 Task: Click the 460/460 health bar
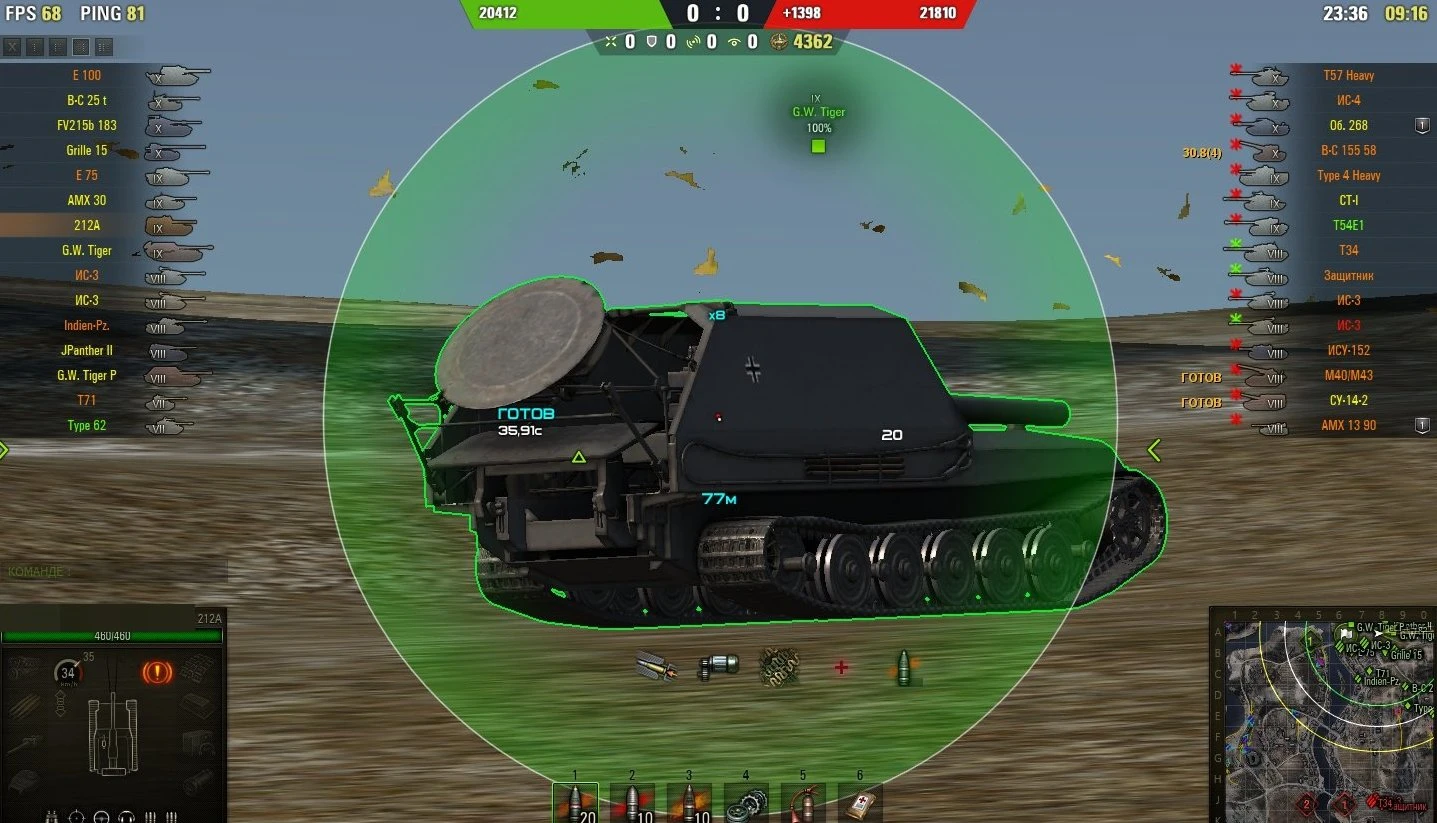[x=110, y=634]
